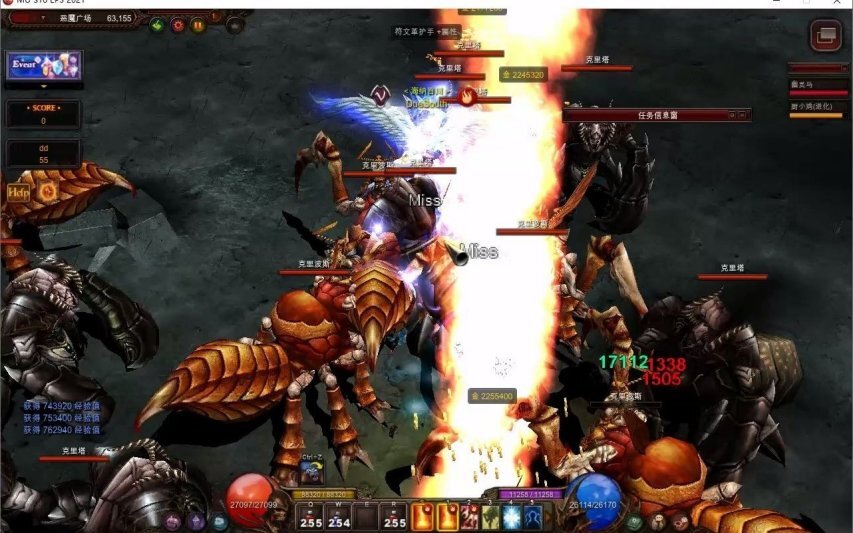Activate the blue starburst skill icon

(x=512, y=517)
